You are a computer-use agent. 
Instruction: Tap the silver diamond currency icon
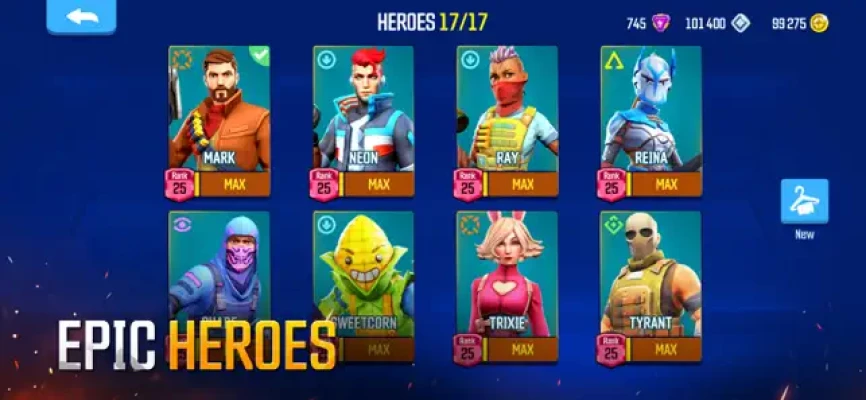(x=740, y=23)
